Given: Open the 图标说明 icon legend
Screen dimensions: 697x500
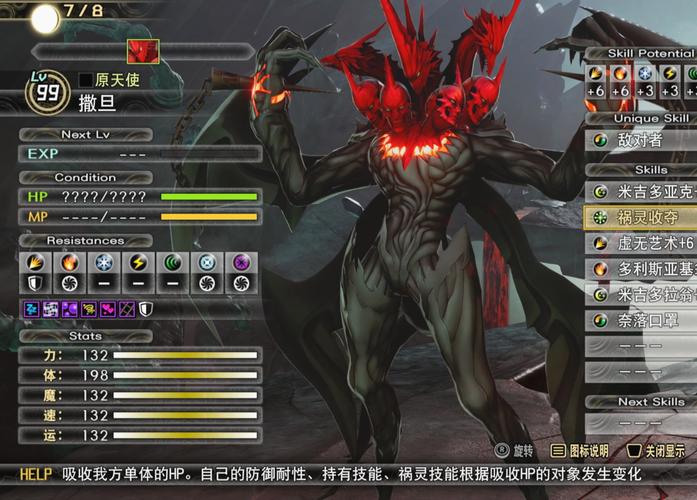Looking at the screenshot, I should coord(580,451).
